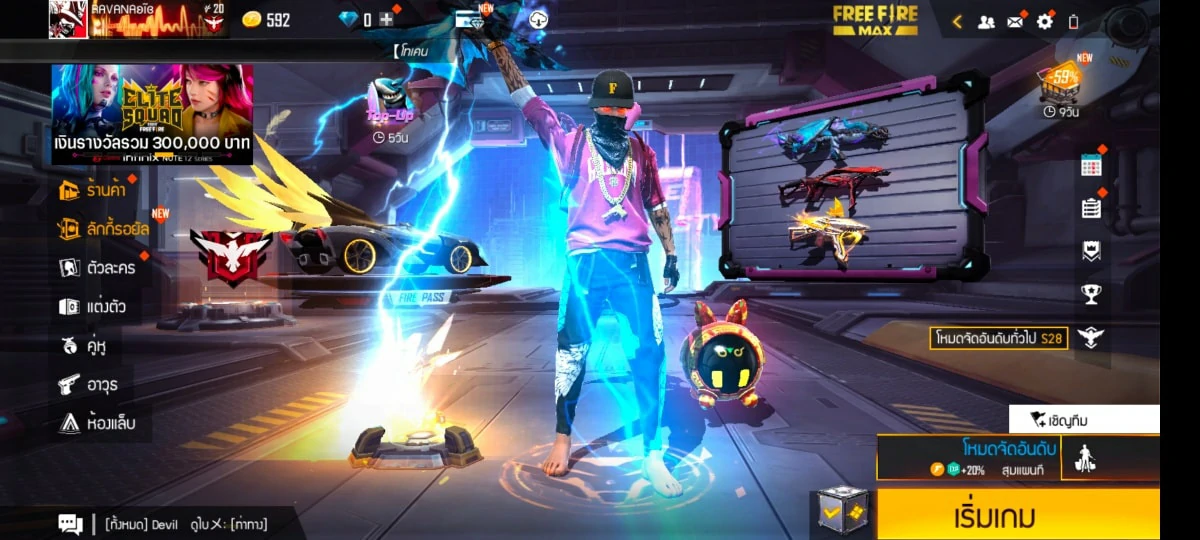Open the แต่งตัว outfit menu

point(92,307)
